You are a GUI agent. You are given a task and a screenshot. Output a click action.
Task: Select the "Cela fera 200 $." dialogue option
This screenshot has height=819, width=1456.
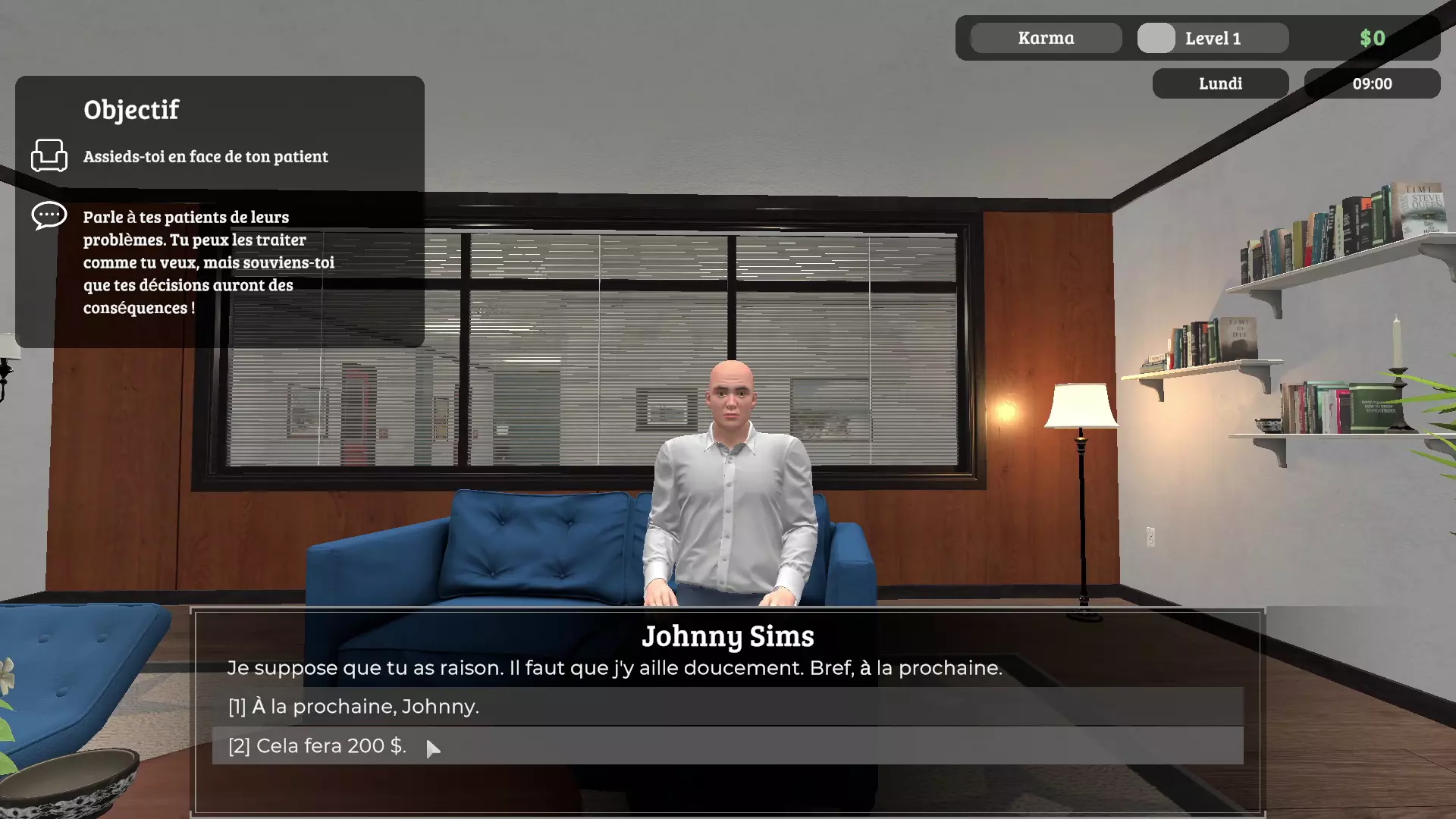tap(317, 746)
